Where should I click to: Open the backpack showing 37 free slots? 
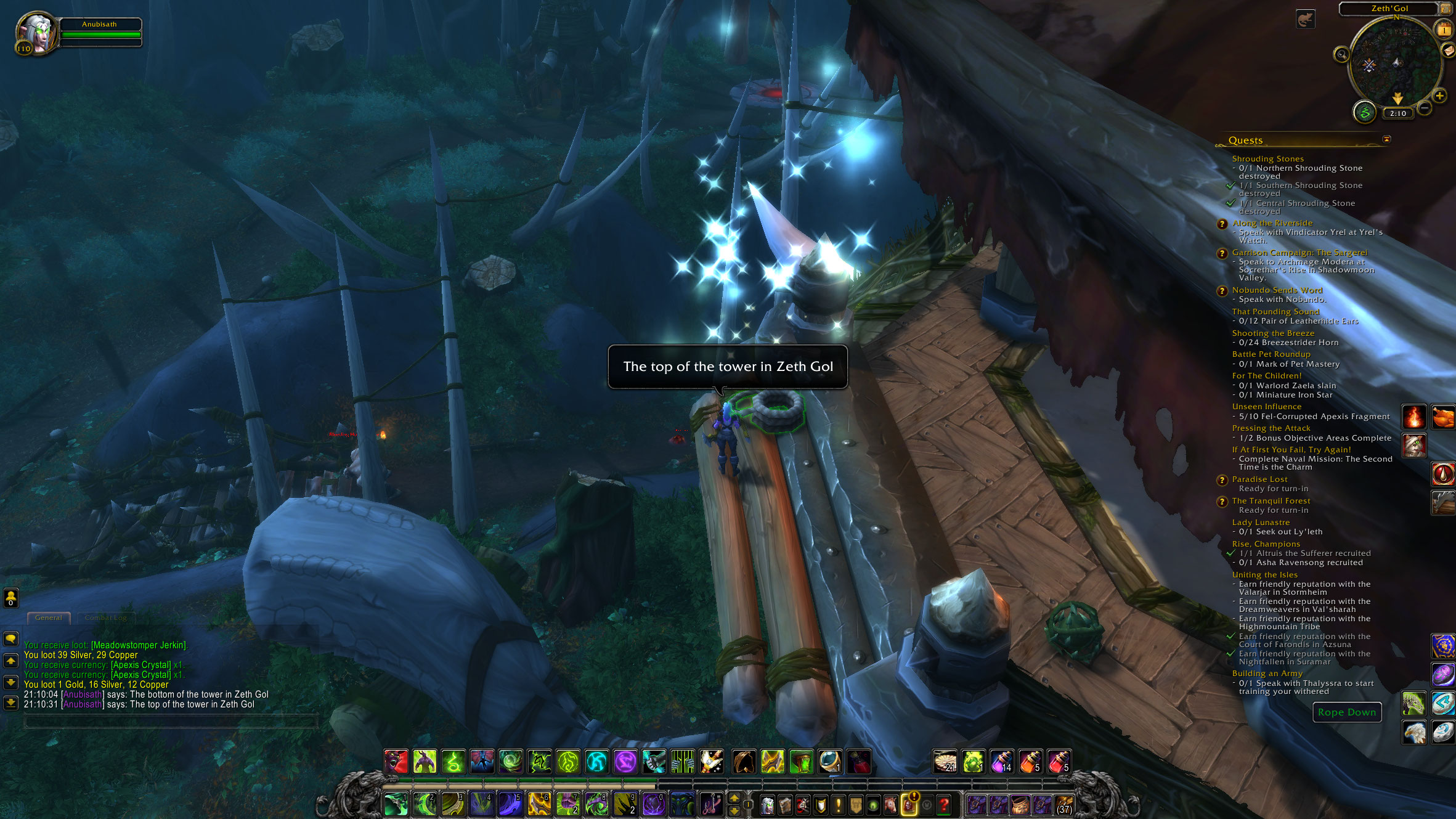tap(1064, 804)
